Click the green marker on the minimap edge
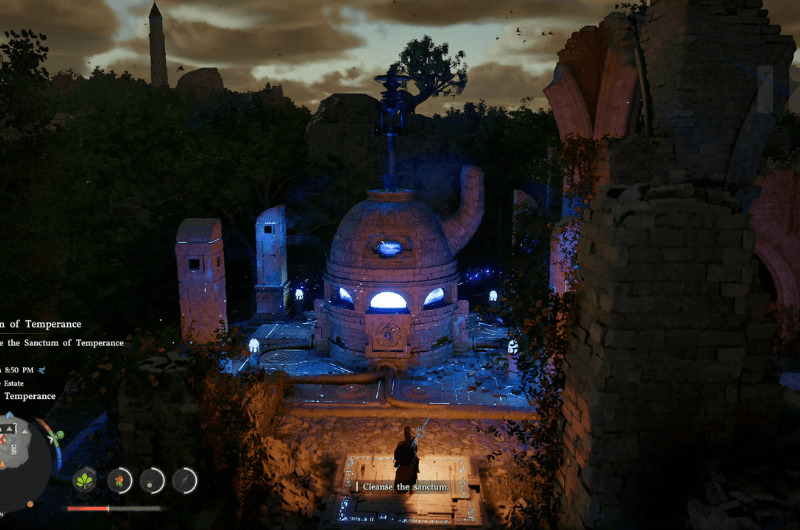800x530 pixels. click(x=59, y=436)
